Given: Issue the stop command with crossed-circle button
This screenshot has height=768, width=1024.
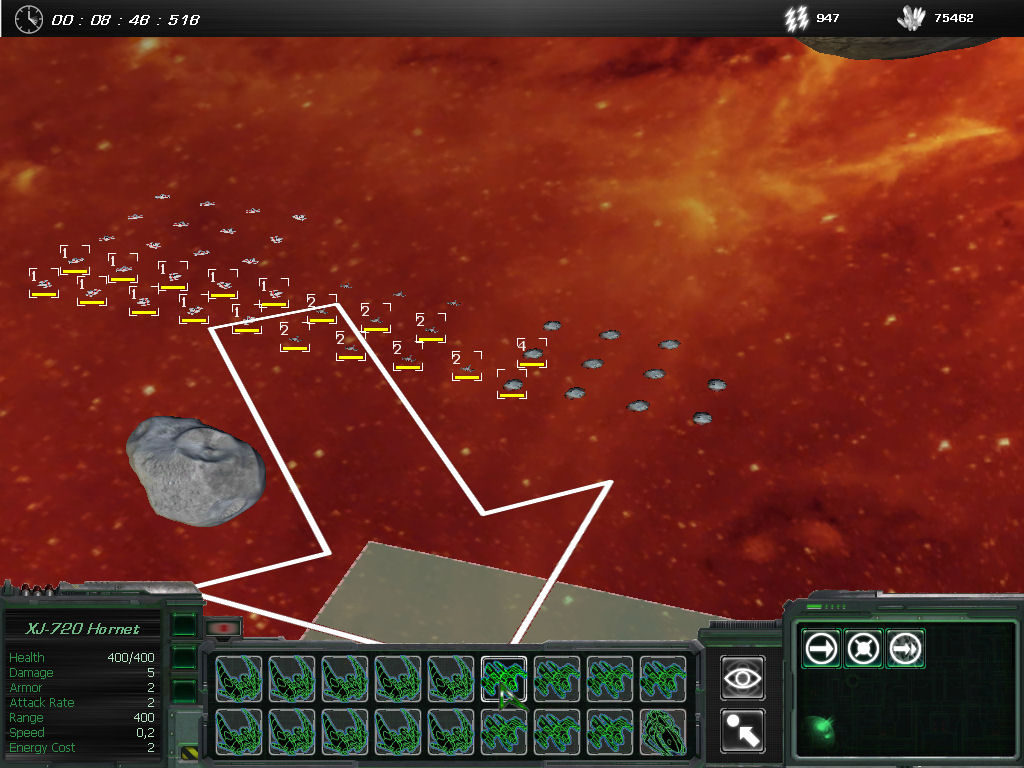Looking at the screenshot, I should [x=863, y=649].
